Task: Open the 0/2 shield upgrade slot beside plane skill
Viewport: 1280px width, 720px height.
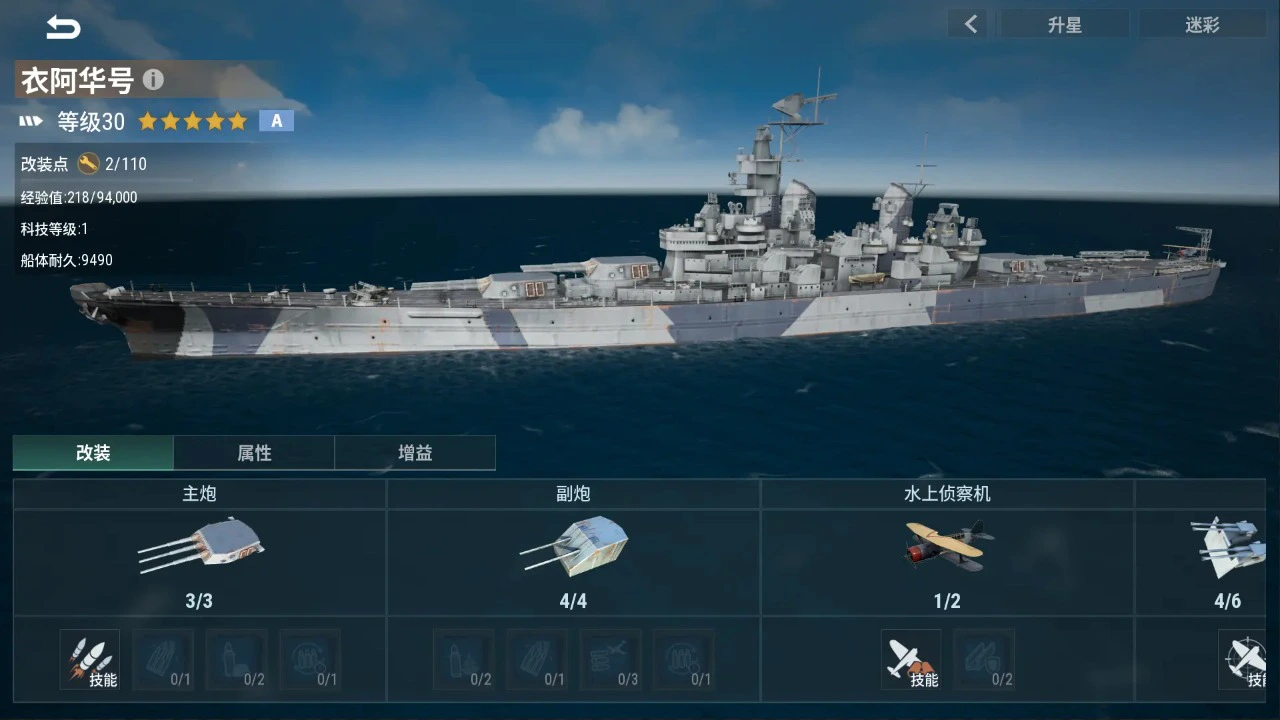Action: click(984, 660)
